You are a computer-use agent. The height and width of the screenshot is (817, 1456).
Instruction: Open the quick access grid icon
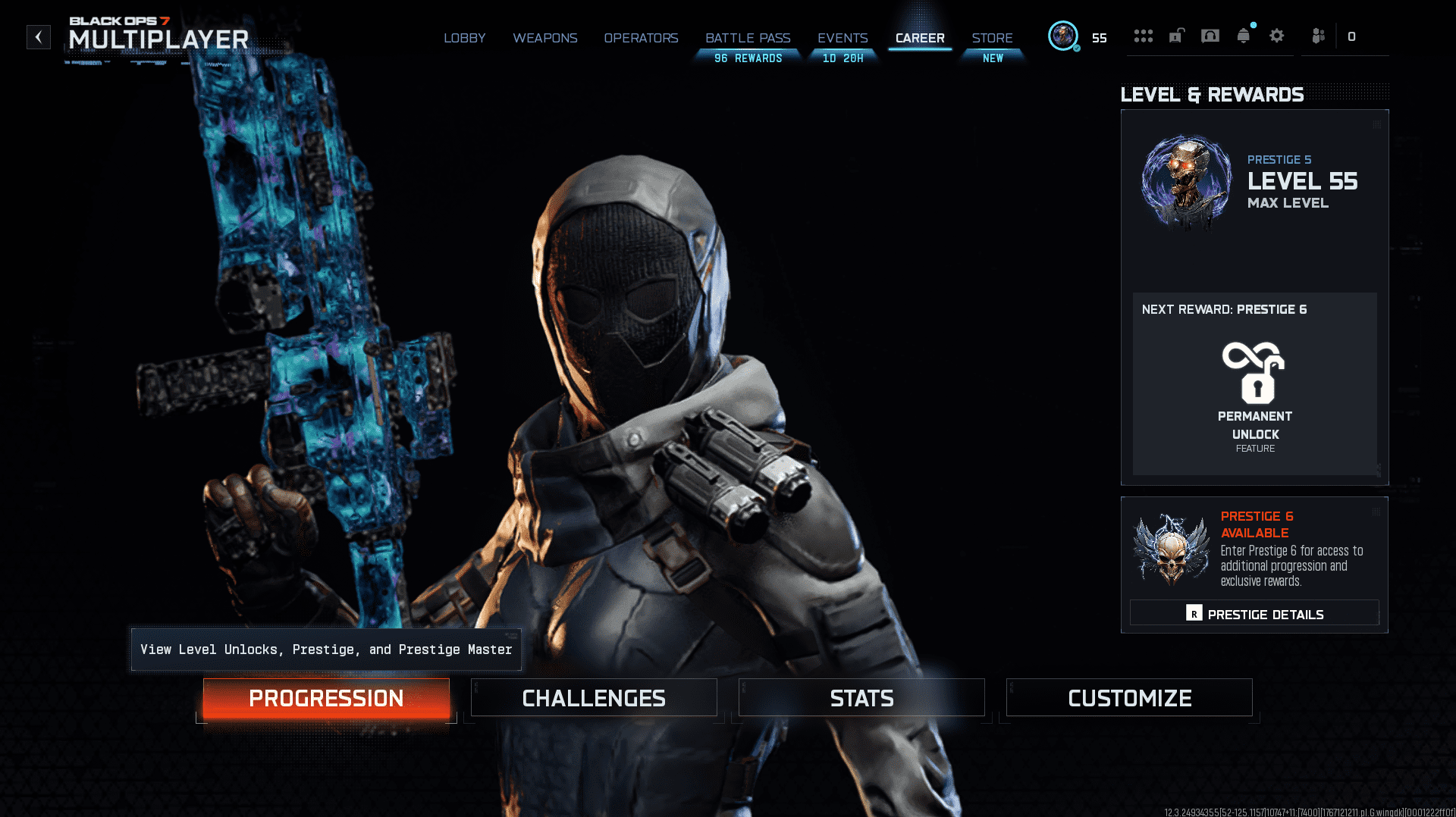pyautogui.click(x=1144, y=36)
